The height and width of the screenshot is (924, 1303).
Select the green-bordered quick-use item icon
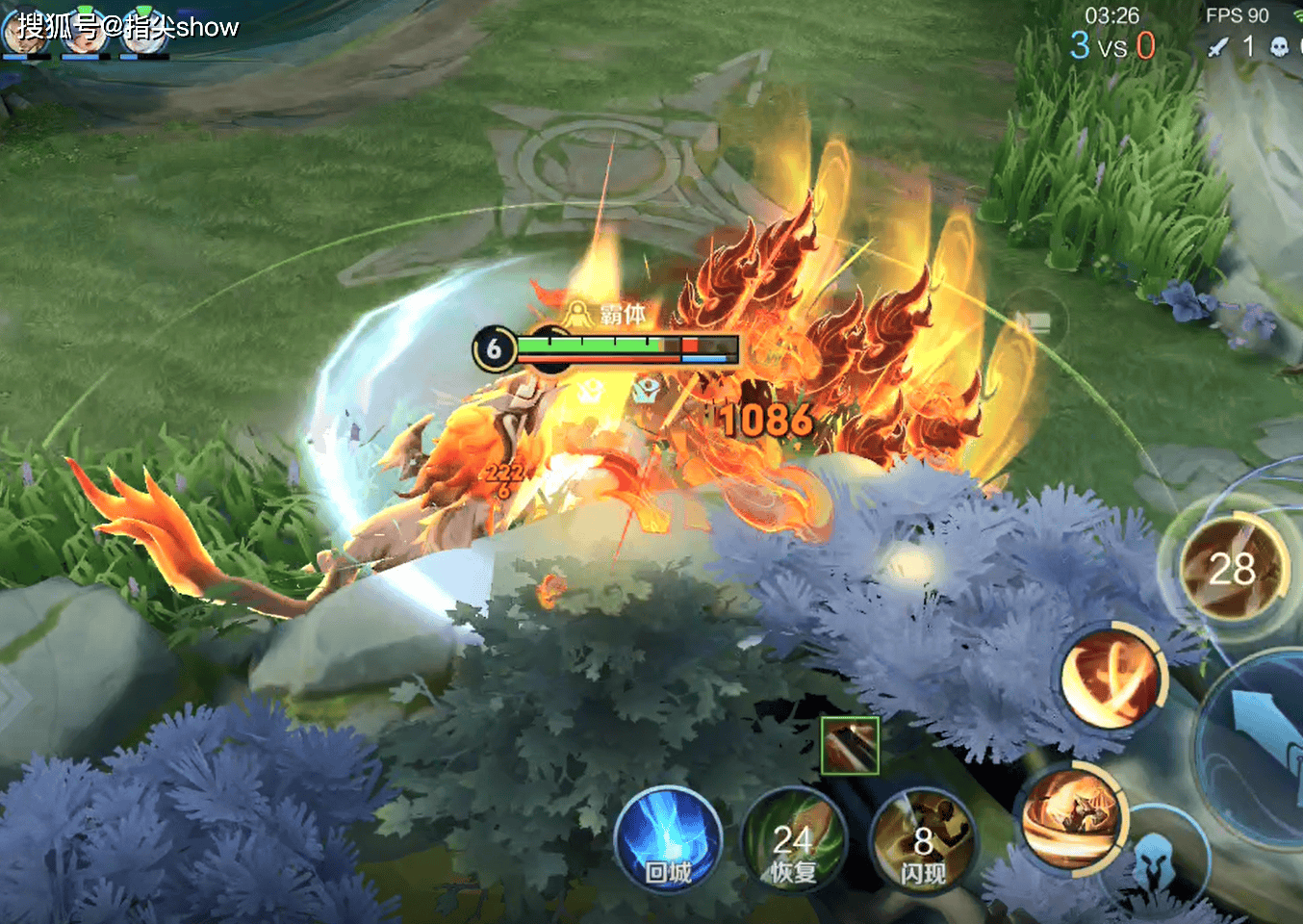849,746
